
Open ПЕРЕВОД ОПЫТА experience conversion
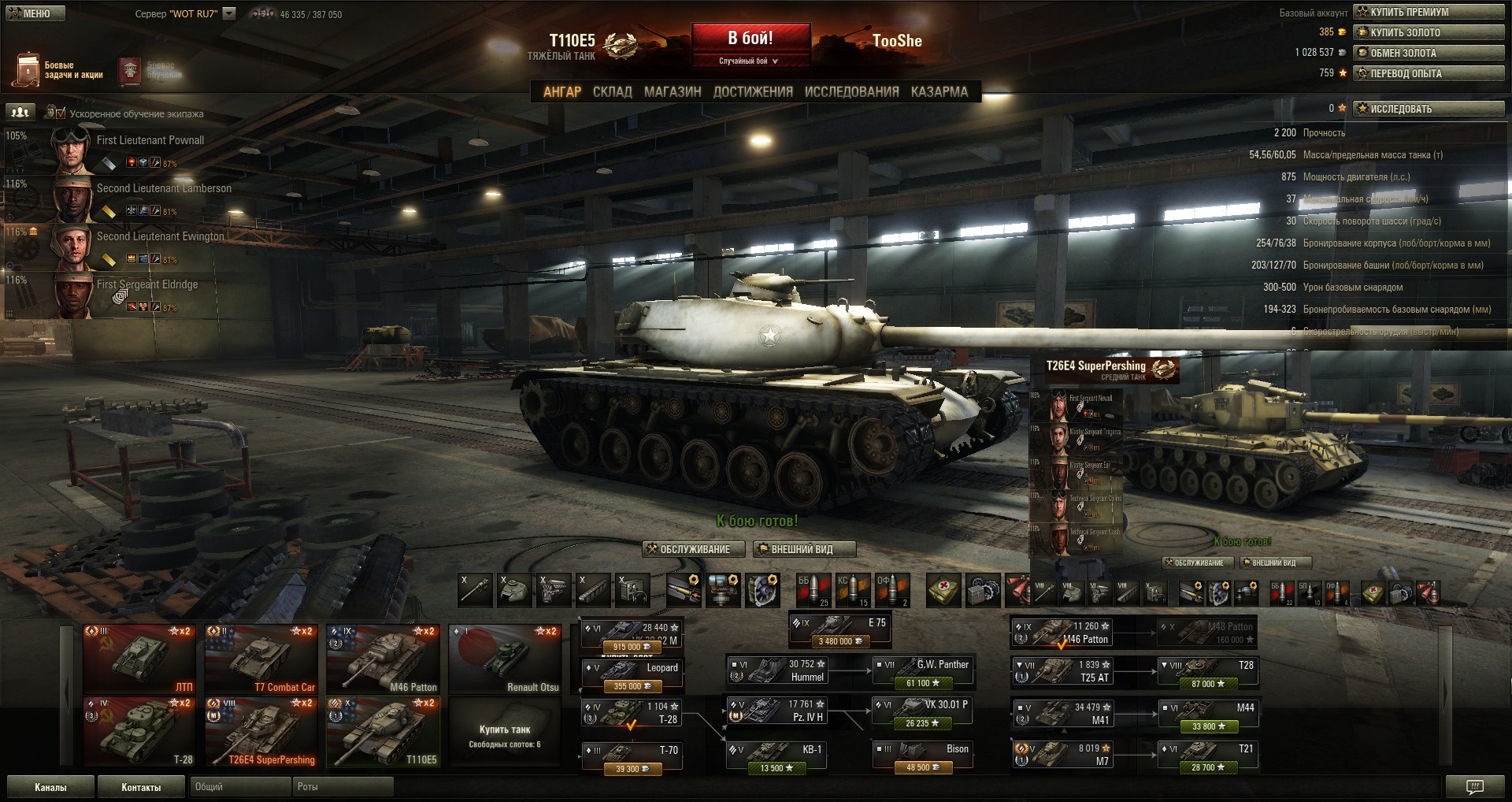click(1429, 73)
